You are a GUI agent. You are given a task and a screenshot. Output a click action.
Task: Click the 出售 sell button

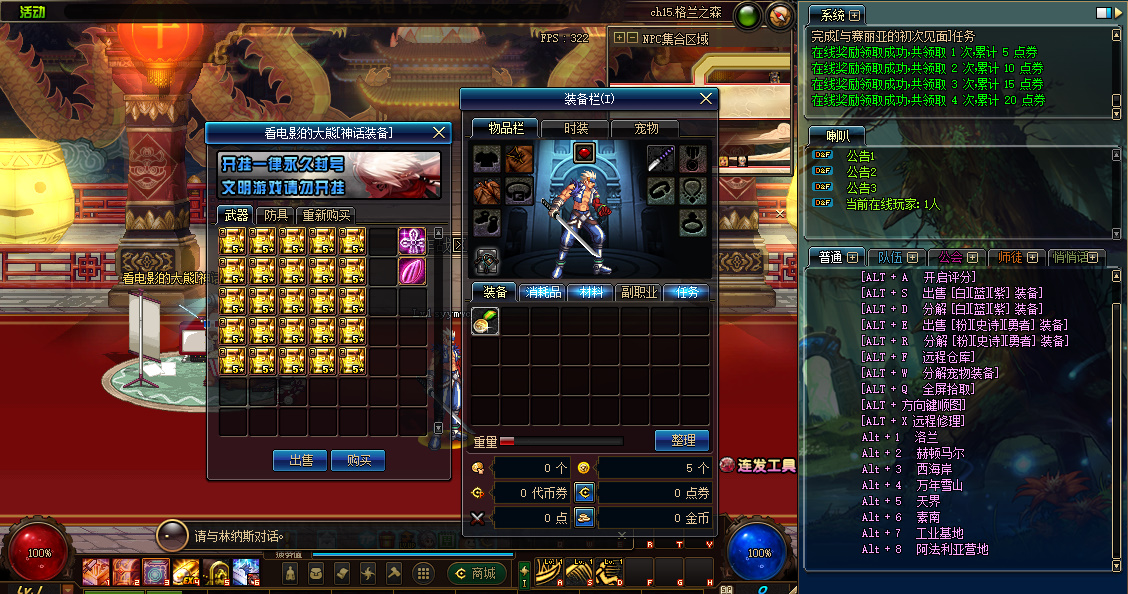point(301,460)
